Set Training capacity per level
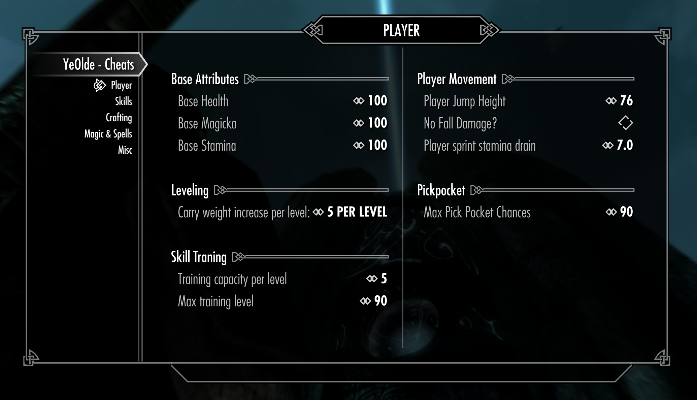The width and height of the screenshot is (697, 400). (282, 279)
